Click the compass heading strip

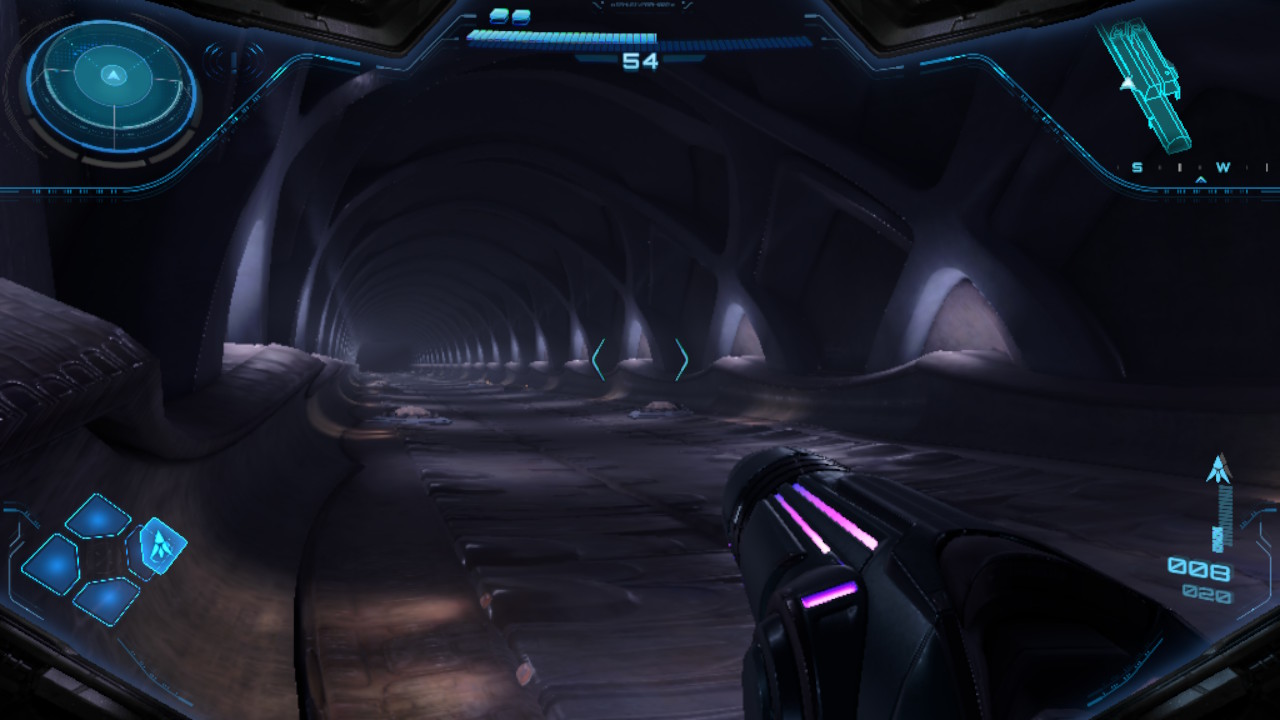point(1199,168)
